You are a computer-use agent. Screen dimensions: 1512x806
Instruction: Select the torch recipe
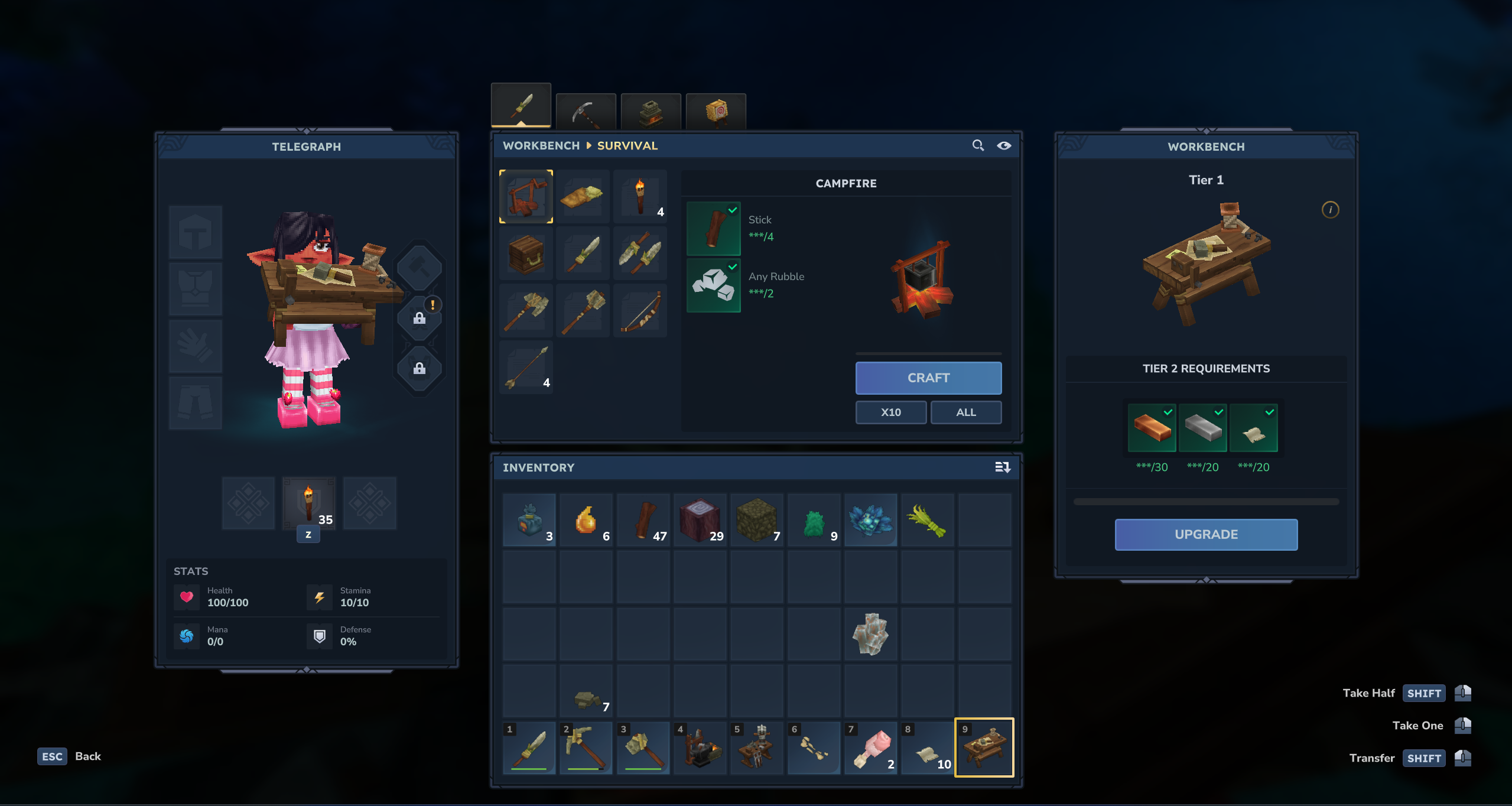tap(640, 197)
